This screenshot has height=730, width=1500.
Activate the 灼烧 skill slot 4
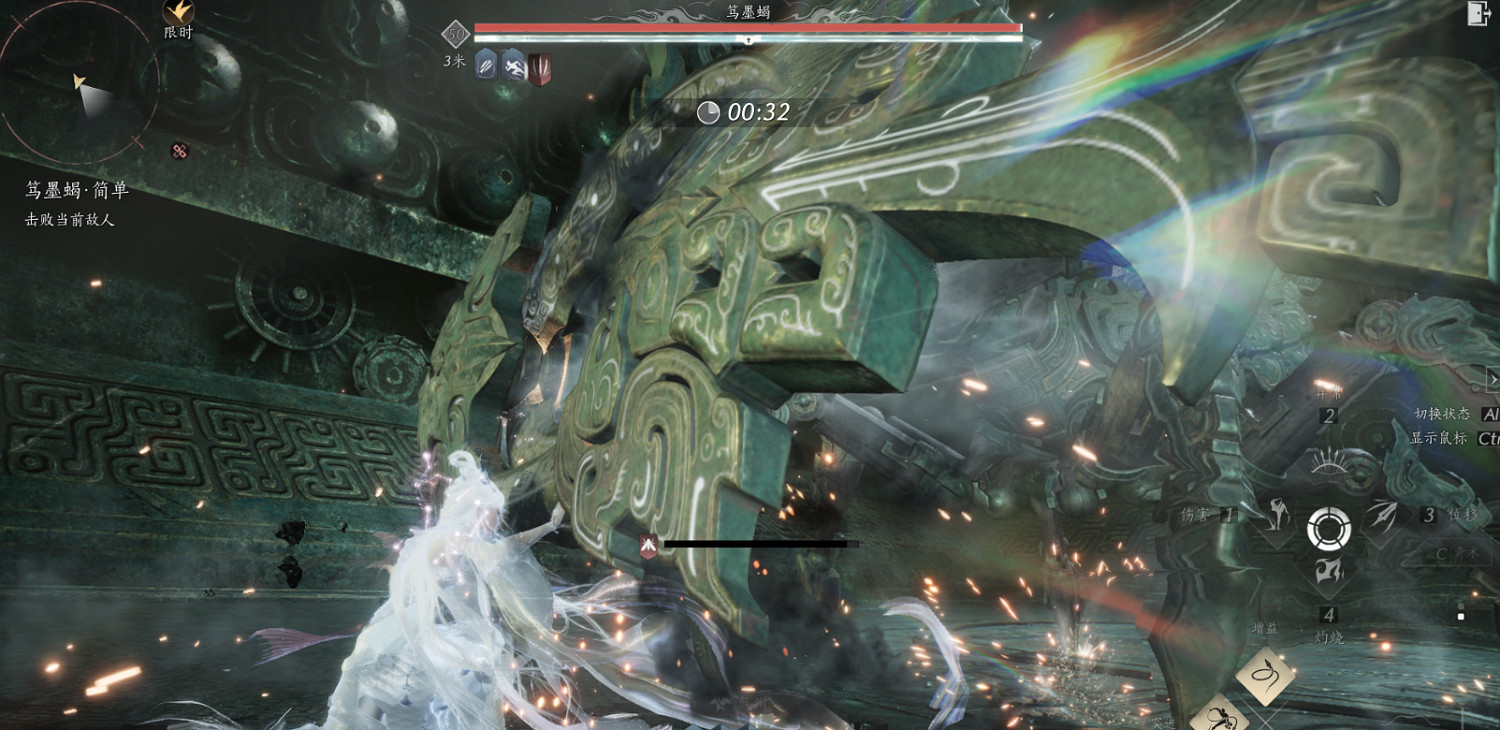(1329, 572)
